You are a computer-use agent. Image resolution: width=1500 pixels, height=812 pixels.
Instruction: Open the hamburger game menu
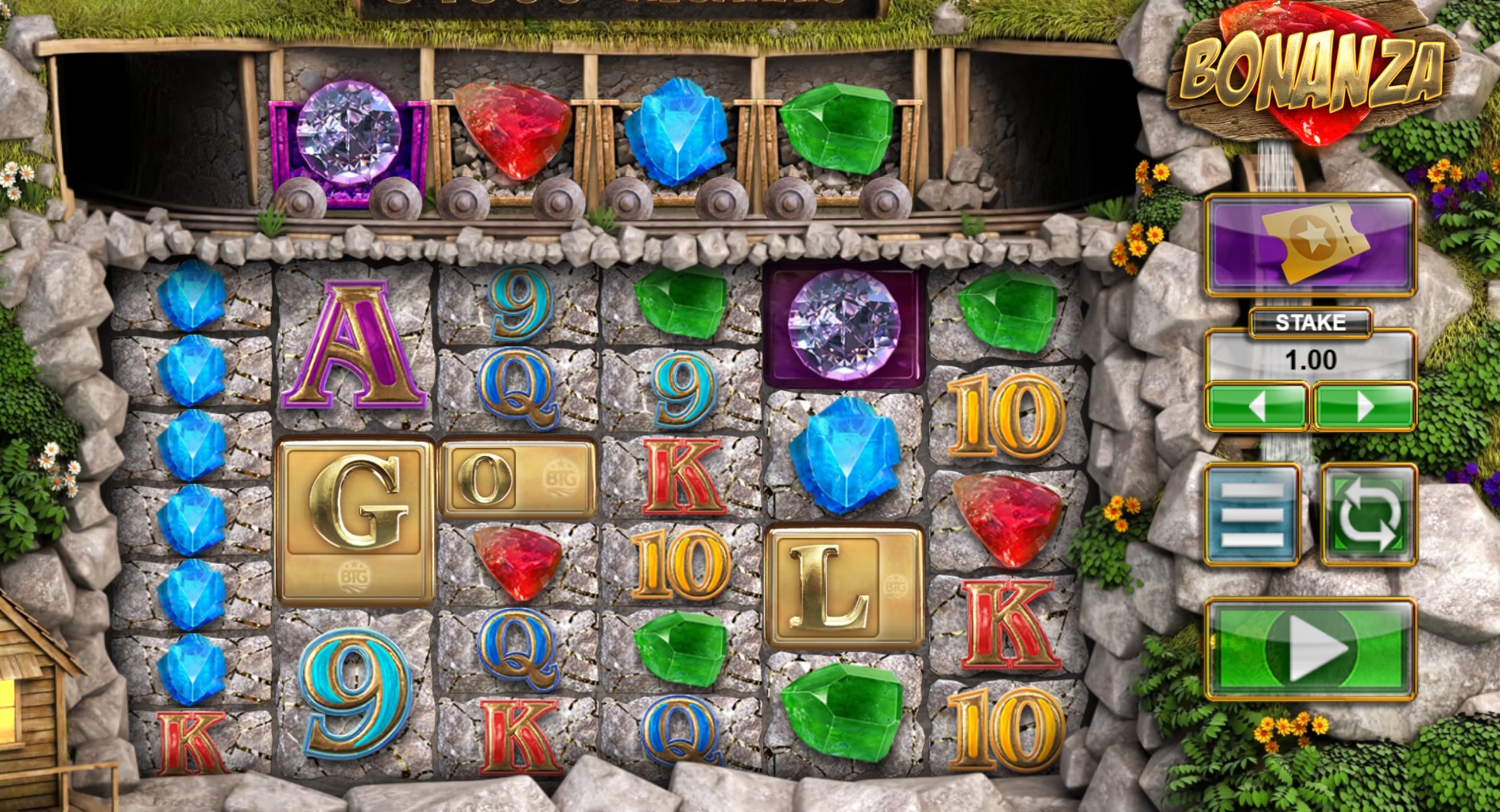point(1252,515)
